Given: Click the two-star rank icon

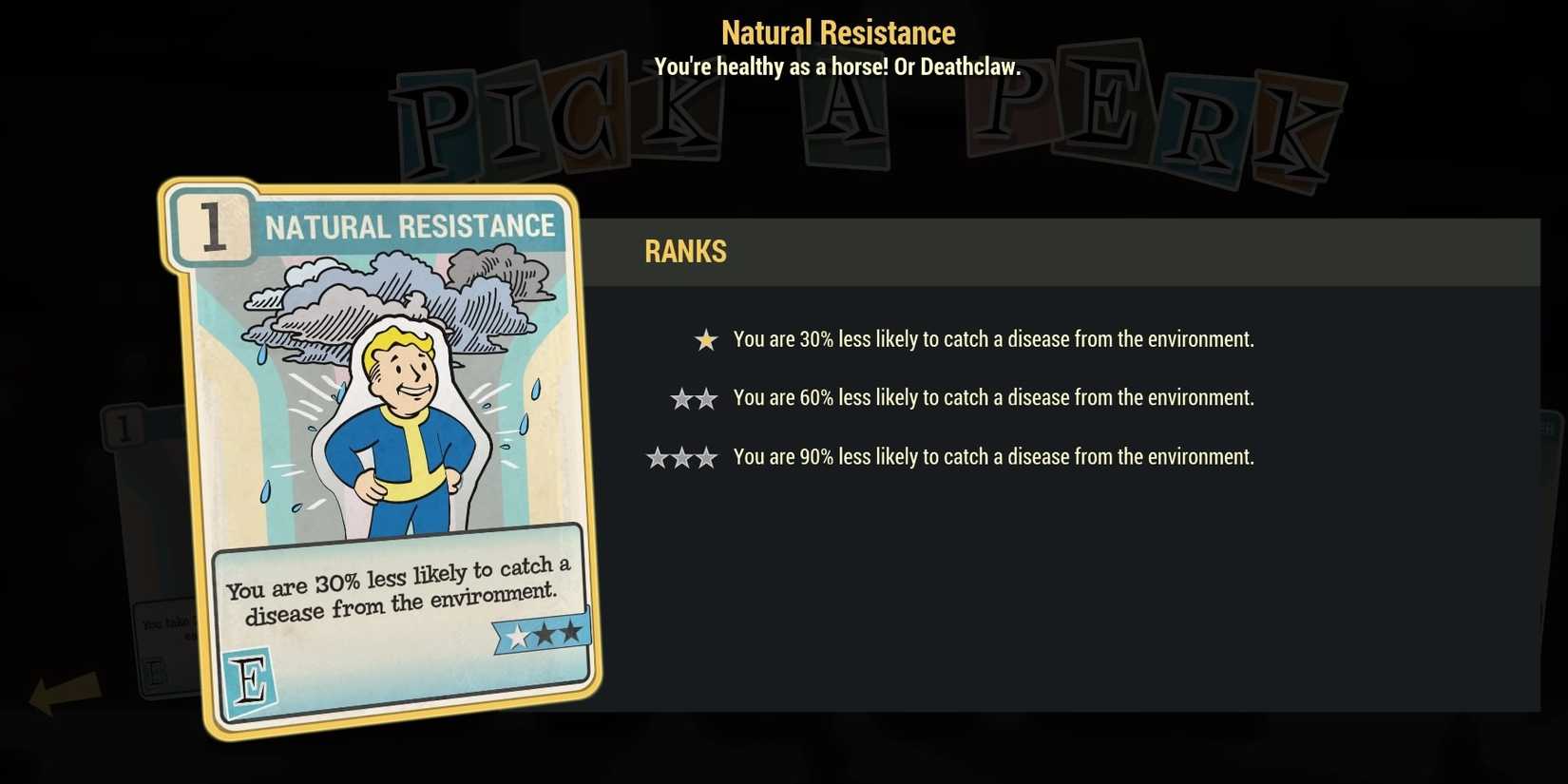Looking at the screenshot, I should pos(693,398).
